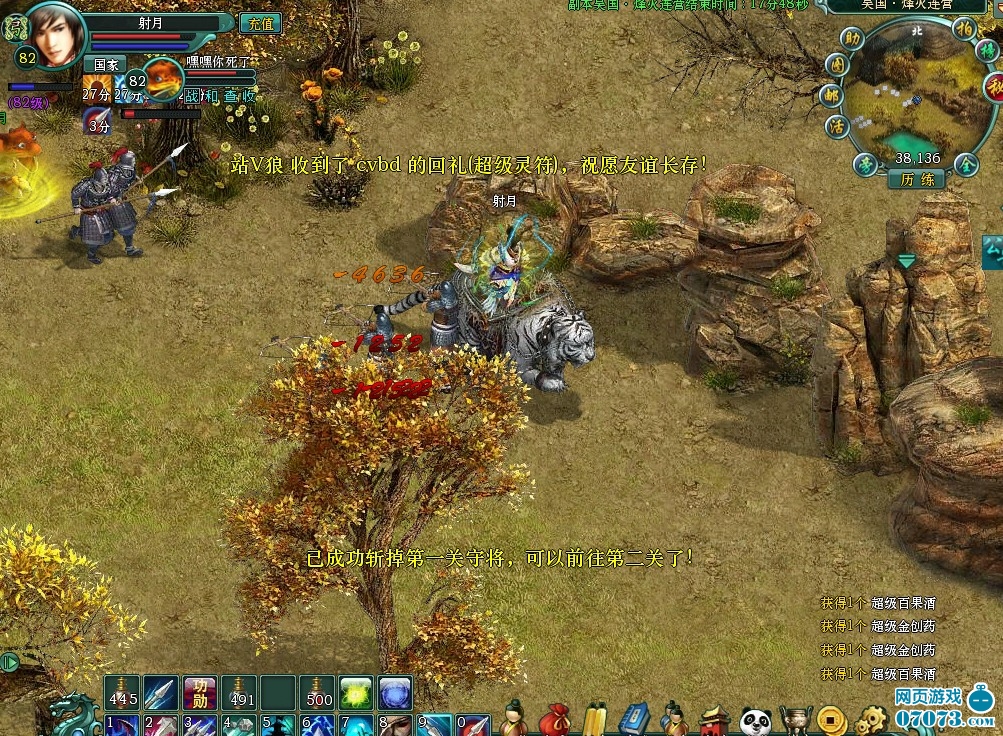
Task: Open the 活 activity button
Action: coord(837,127)
